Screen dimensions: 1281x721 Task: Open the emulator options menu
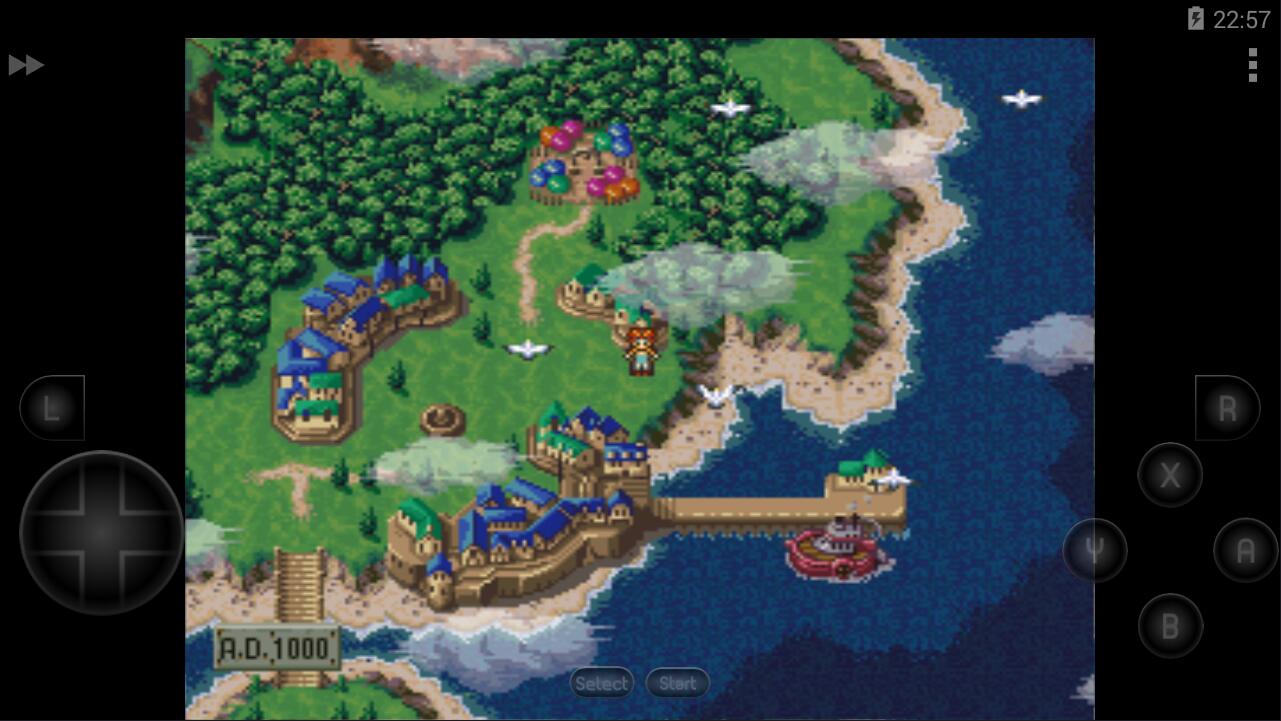1253,65
